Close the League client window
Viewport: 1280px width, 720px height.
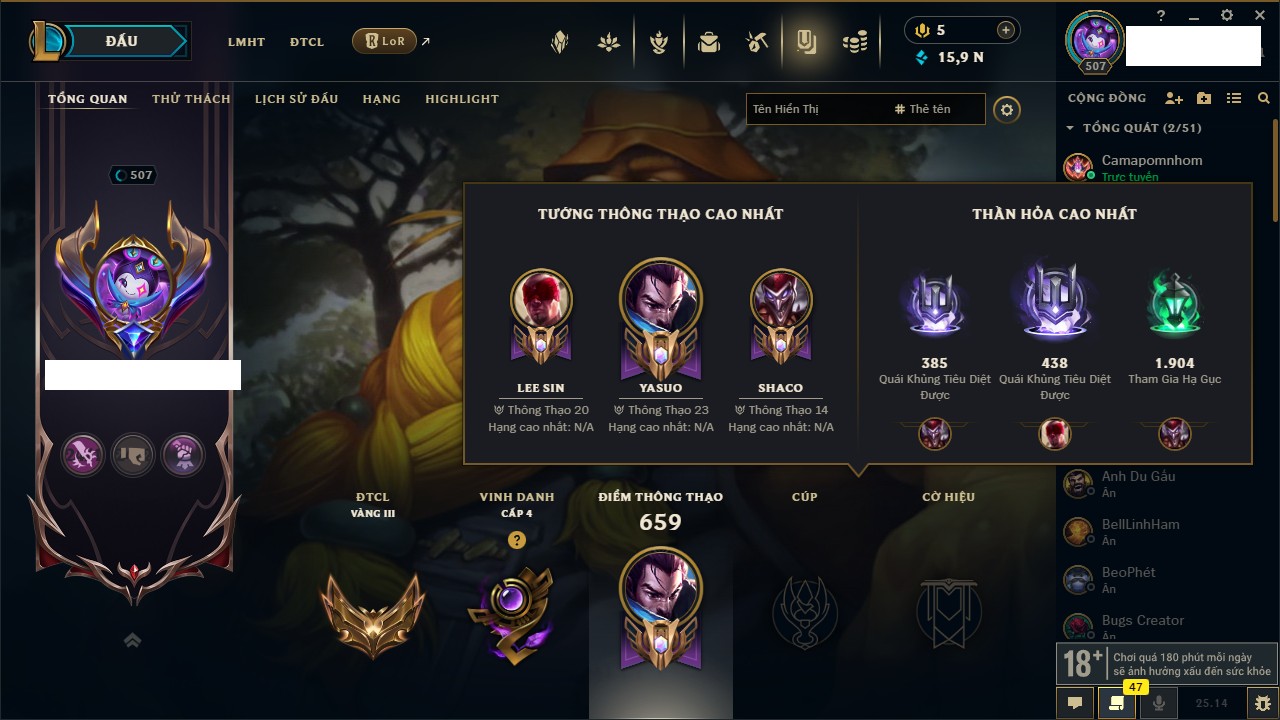[1258, 15]
